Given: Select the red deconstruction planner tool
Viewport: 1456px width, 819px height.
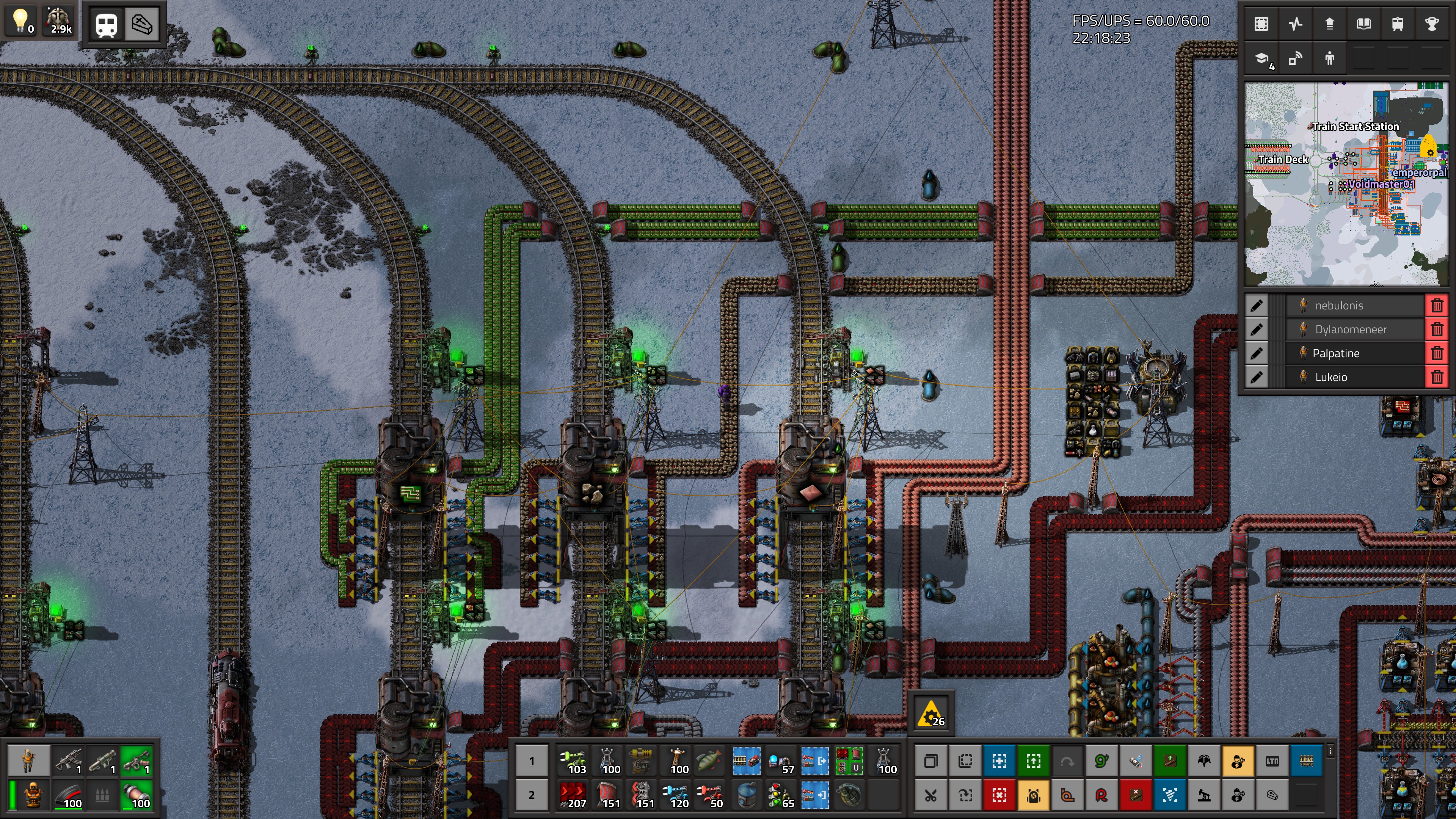Looking at the screenshot, I should click(999, 795).
